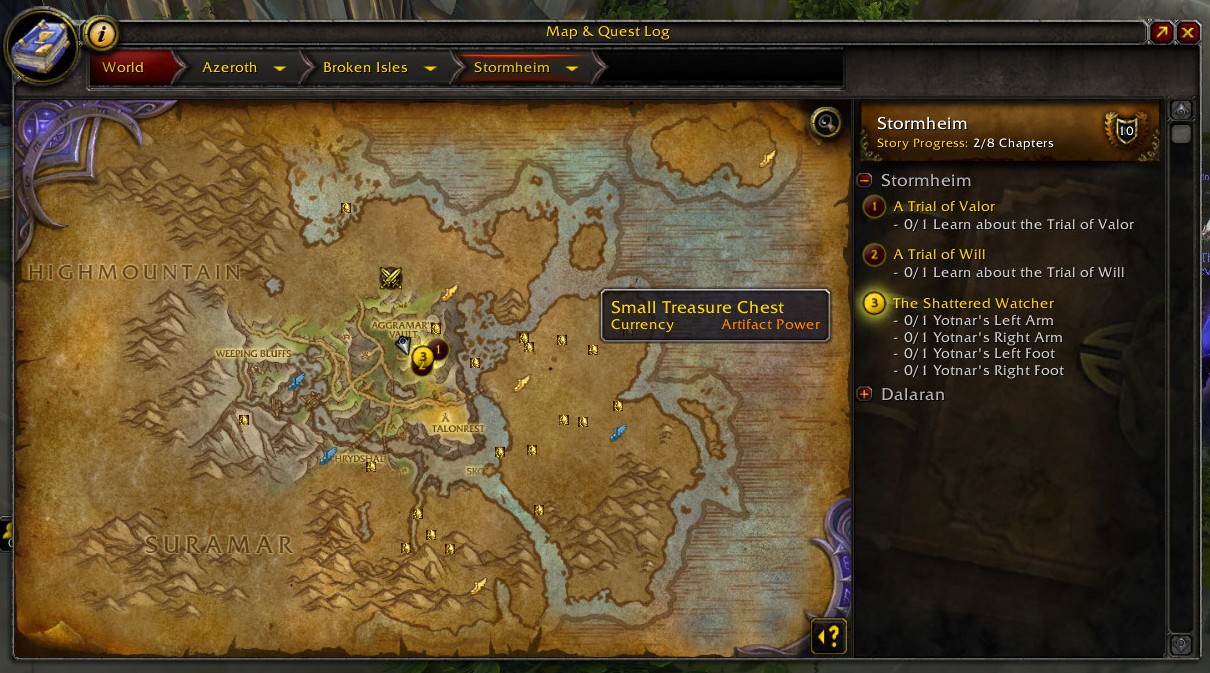The height and width of the screenshot is (673, 1210).
Task: Select the A Trial of Valor quest
Action: 943,207
